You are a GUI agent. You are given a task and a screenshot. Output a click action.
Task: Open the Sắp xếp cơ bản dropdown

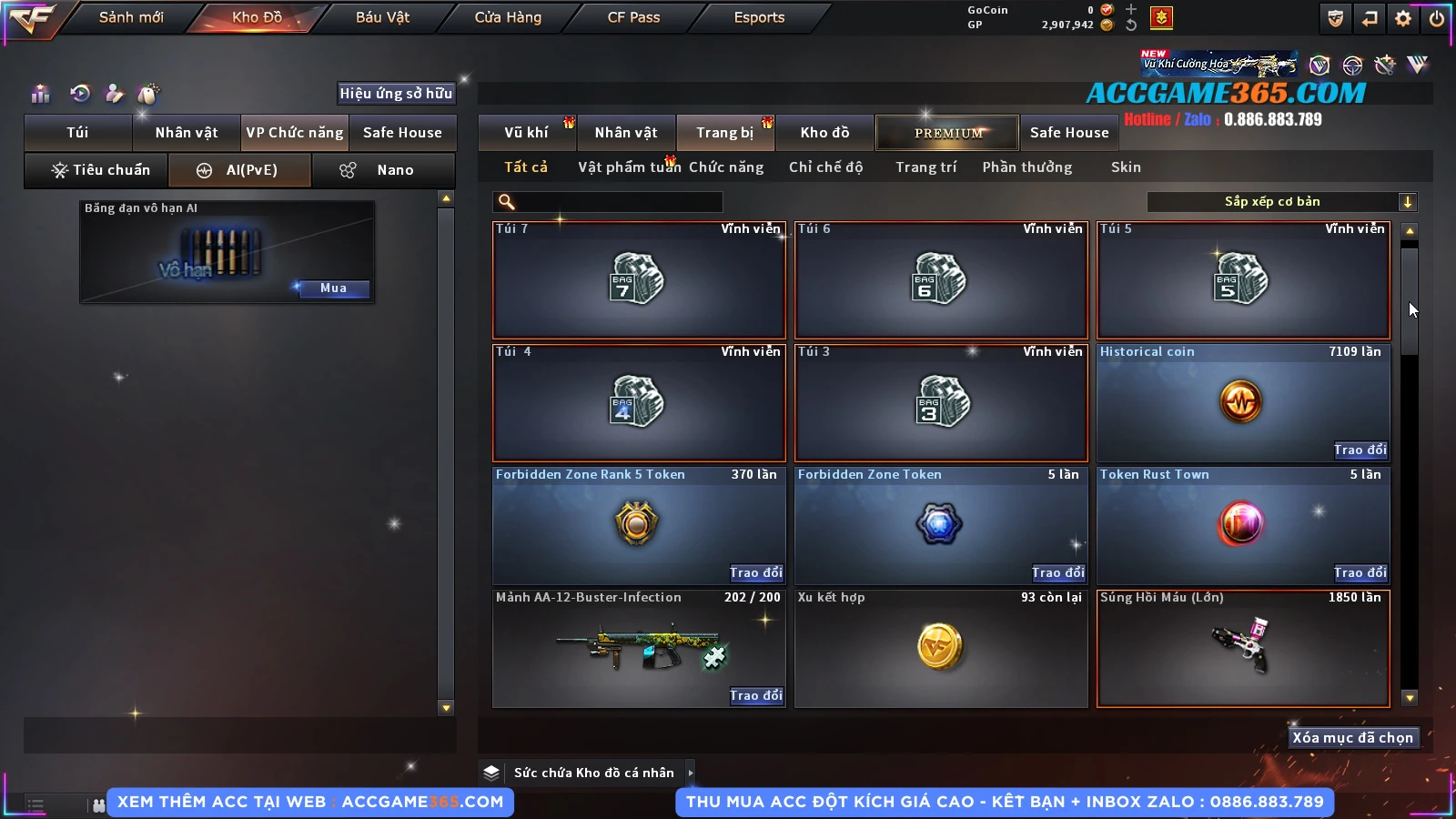pyautogui.click(x=1281, y=202)
